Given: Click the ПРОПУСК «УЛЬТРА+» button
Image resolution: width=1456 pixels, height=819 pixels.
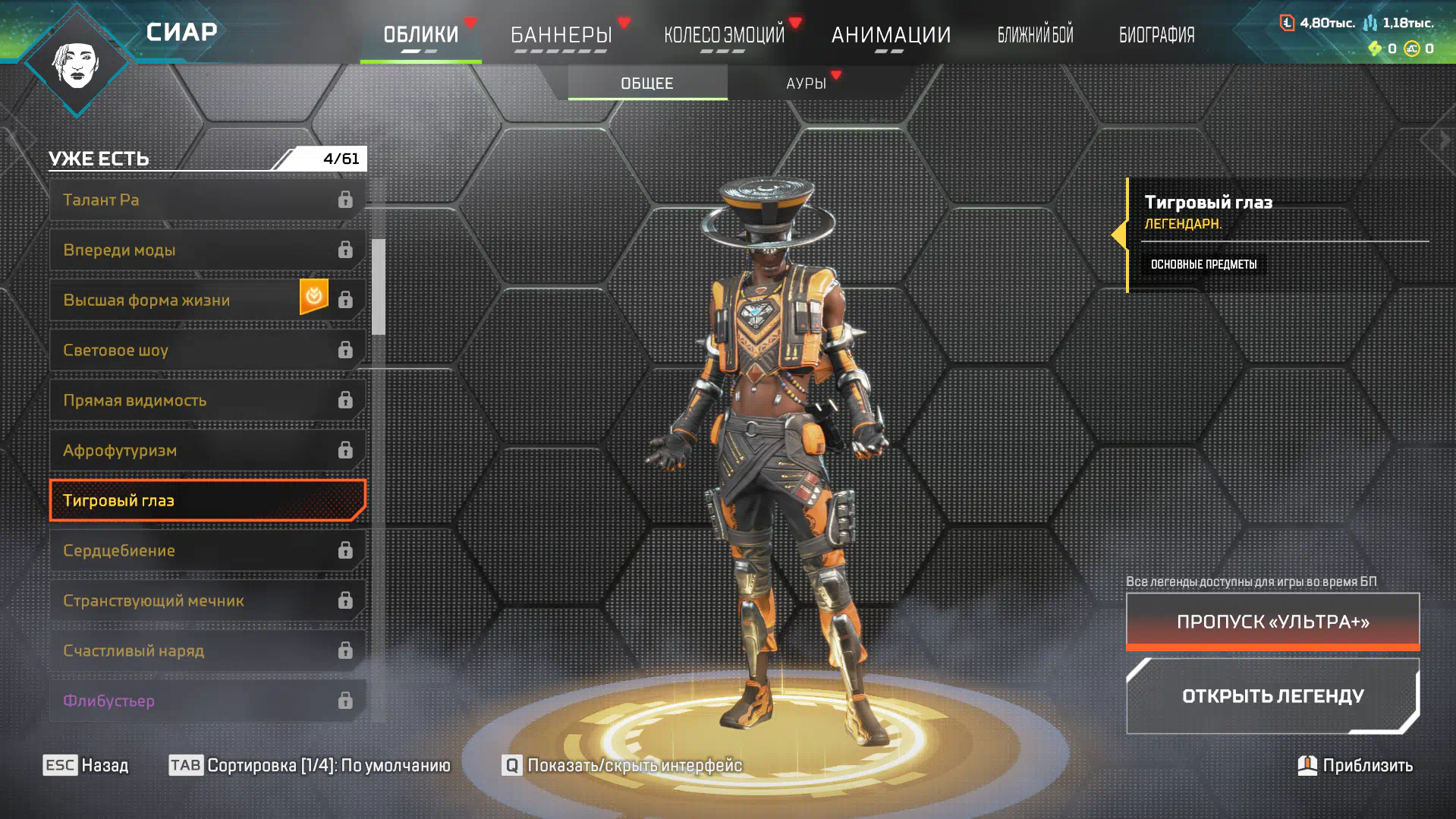Looking at the screenshot, I should pos(1272,622).
